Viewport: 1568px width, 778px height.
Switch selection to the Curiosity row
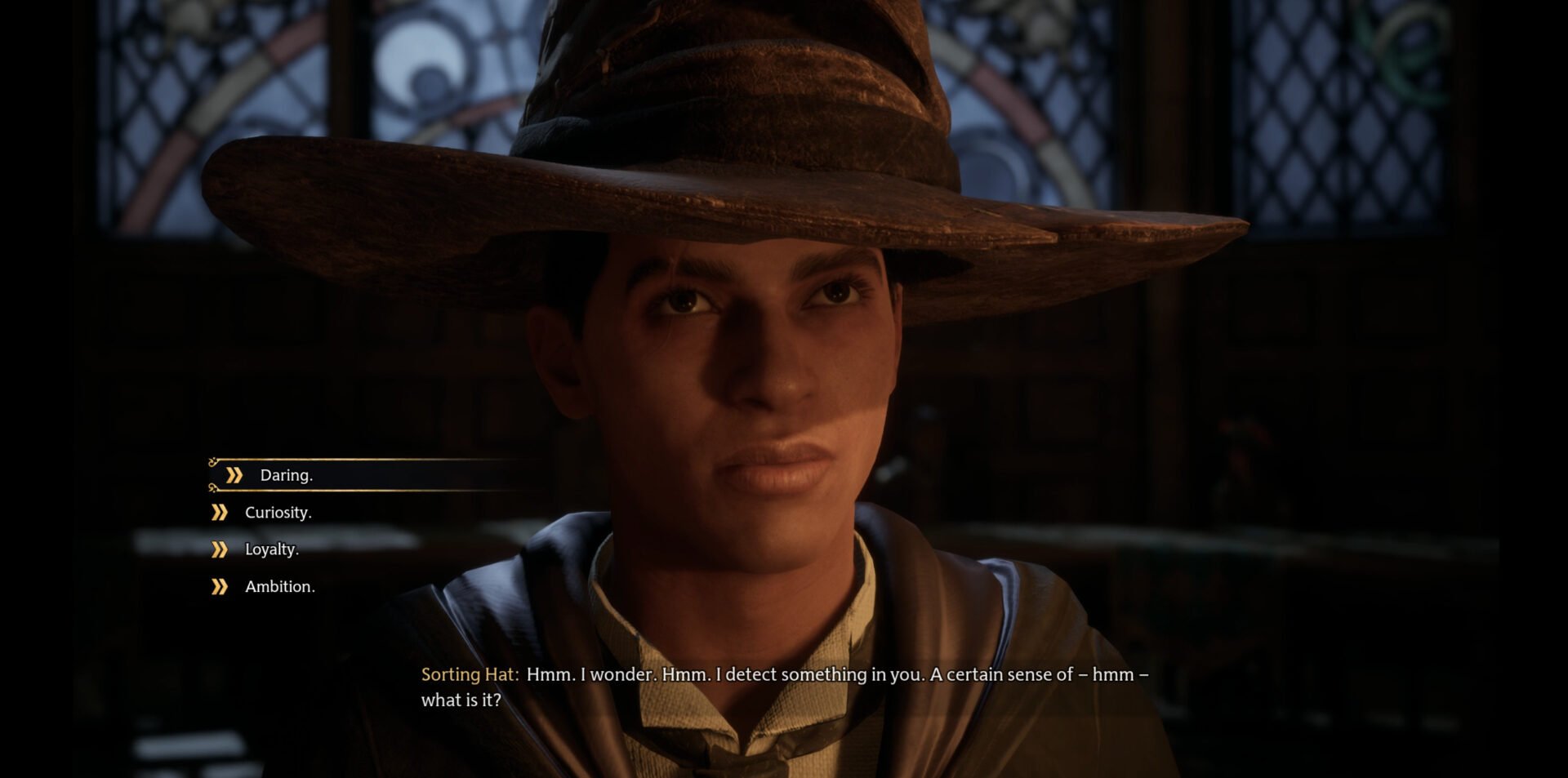tap(278, 512)
